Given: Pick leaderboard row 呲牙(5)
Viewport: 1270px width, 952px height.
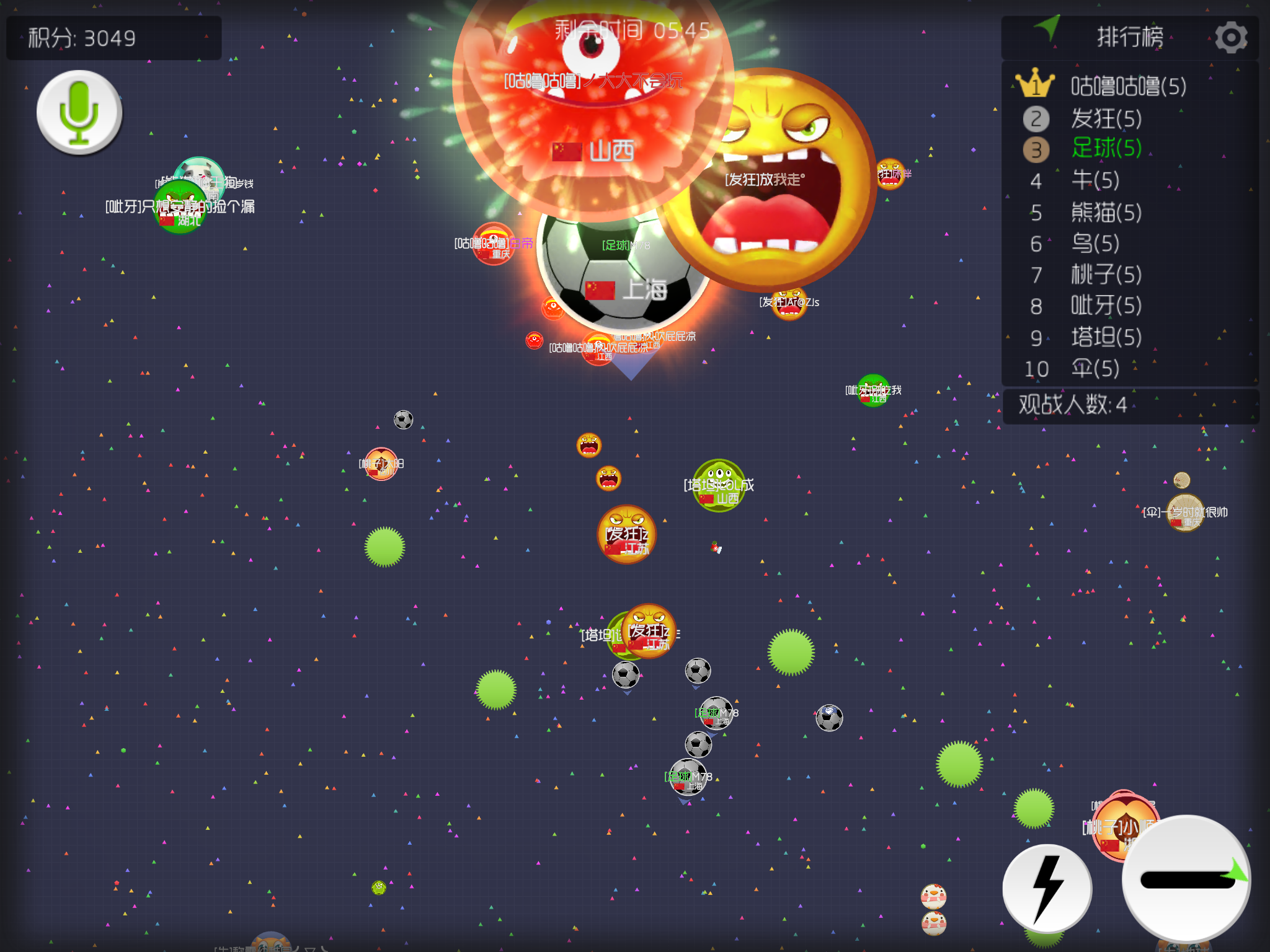Looking at the screenshot, I should [1106, 306].
